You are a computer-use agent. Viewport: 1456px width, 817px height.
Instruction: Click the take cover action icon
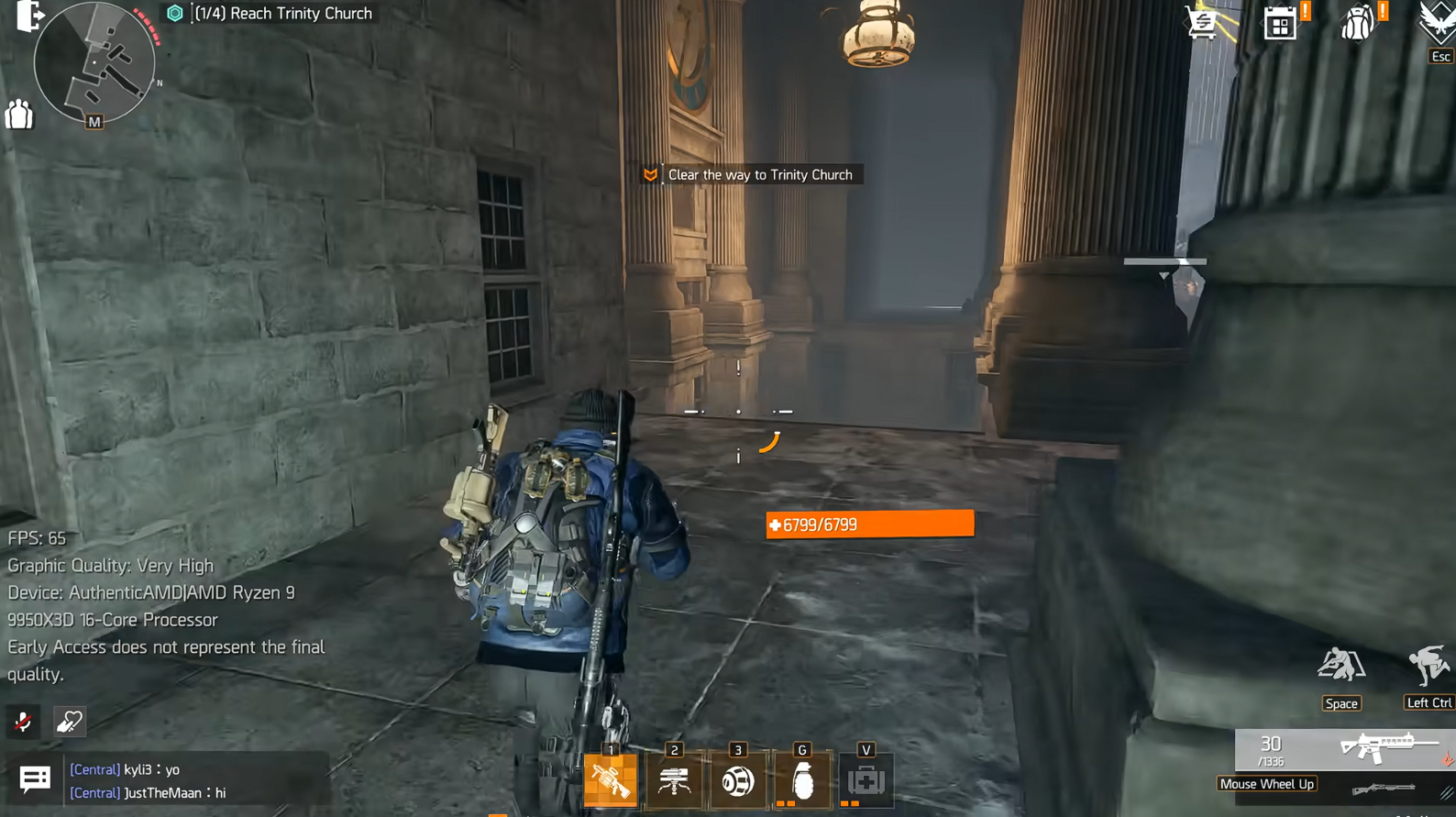(x=1340, y=665)
